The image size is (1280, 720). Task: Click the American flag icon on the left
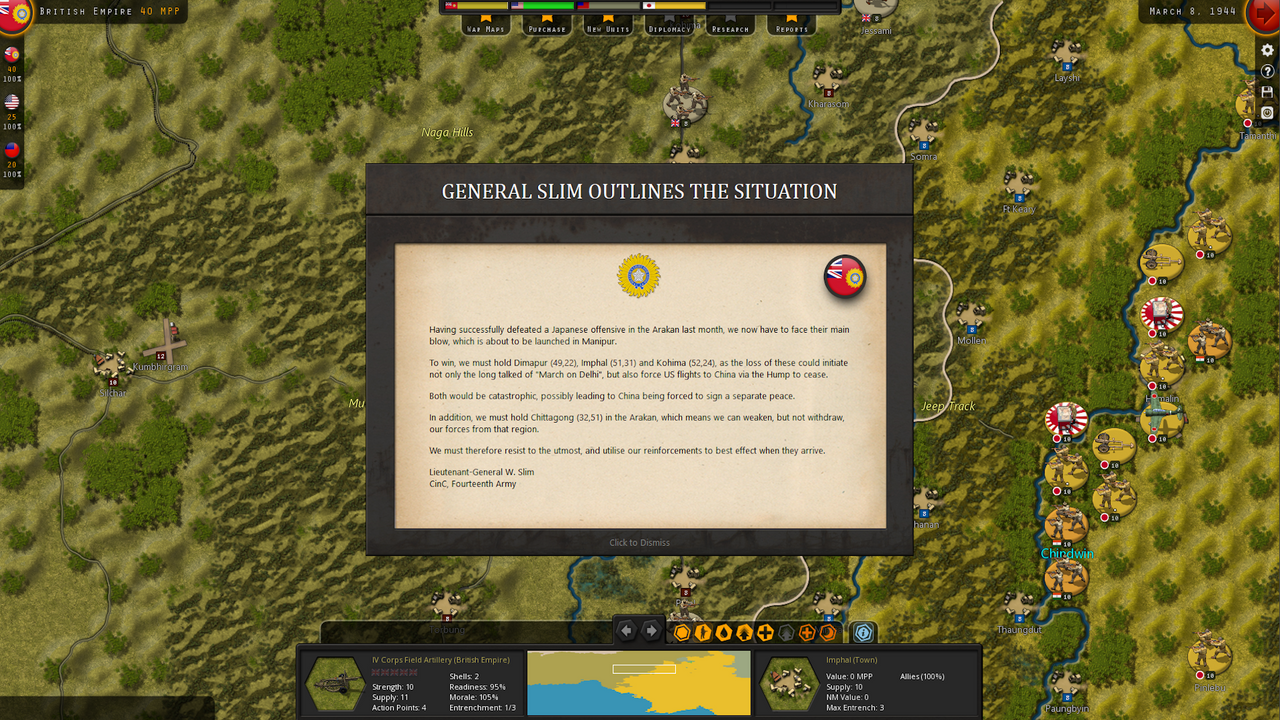pos(14,99)
